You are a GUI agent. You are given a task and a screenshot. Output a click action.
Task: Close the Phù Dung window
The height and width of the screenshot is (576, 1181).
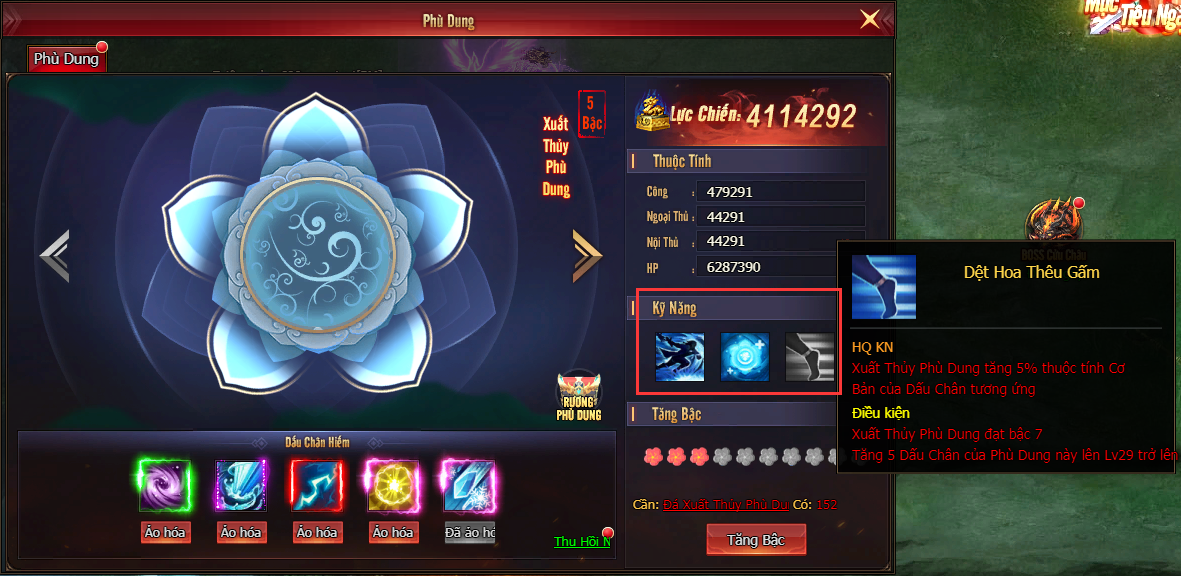[x=870, y=19]
